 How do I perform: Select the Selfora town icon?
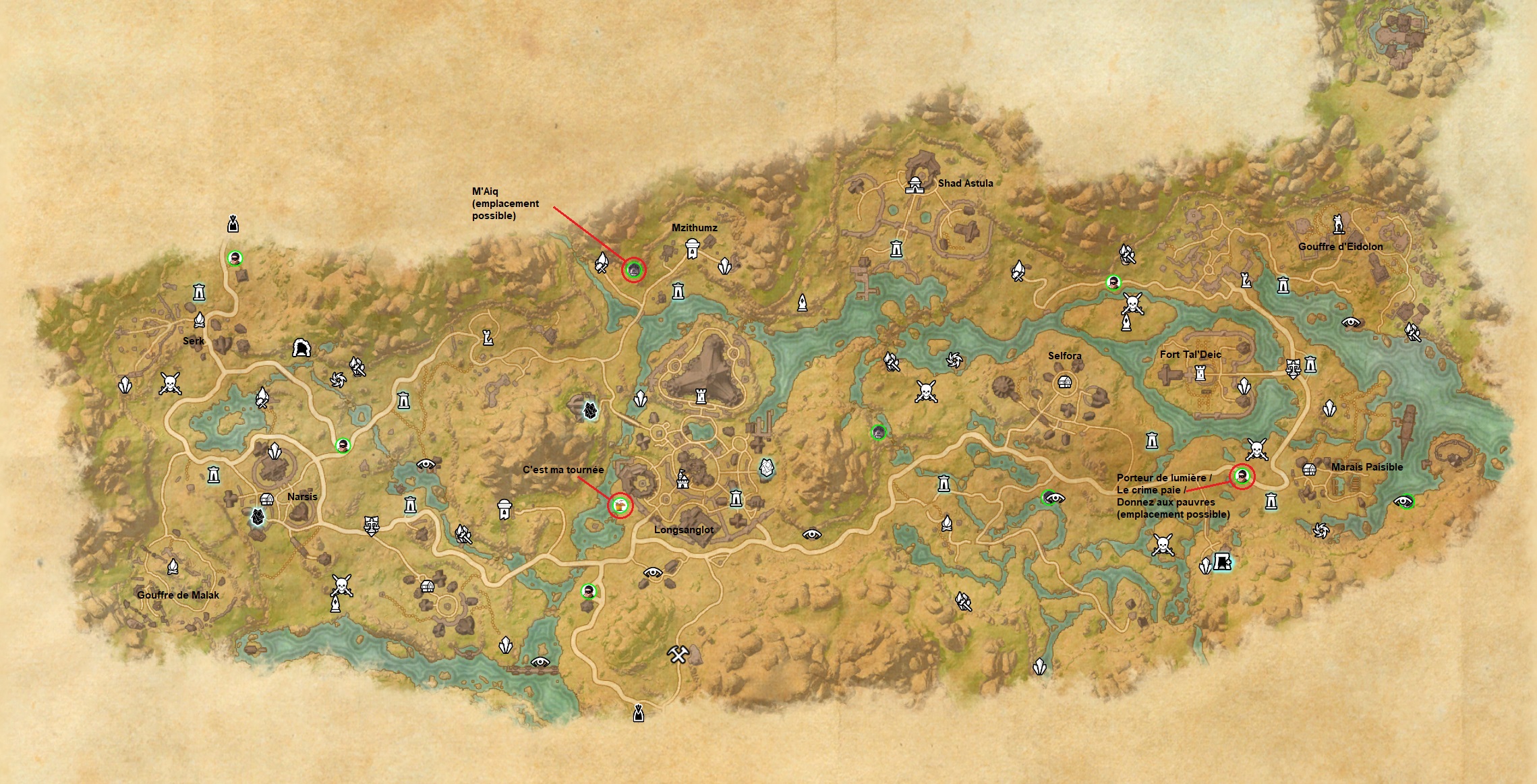[x=1064, y=382]
